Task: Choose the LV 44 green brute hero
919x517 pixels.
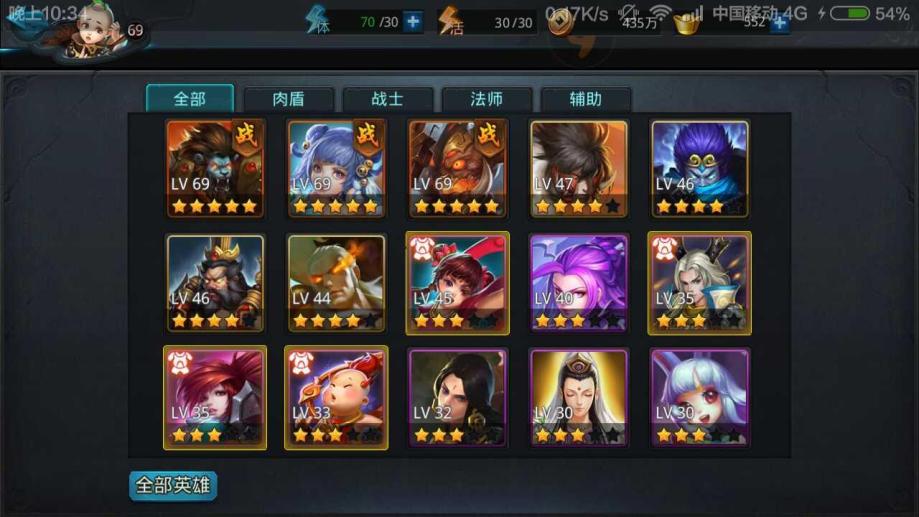Action: tap(336, 283)
